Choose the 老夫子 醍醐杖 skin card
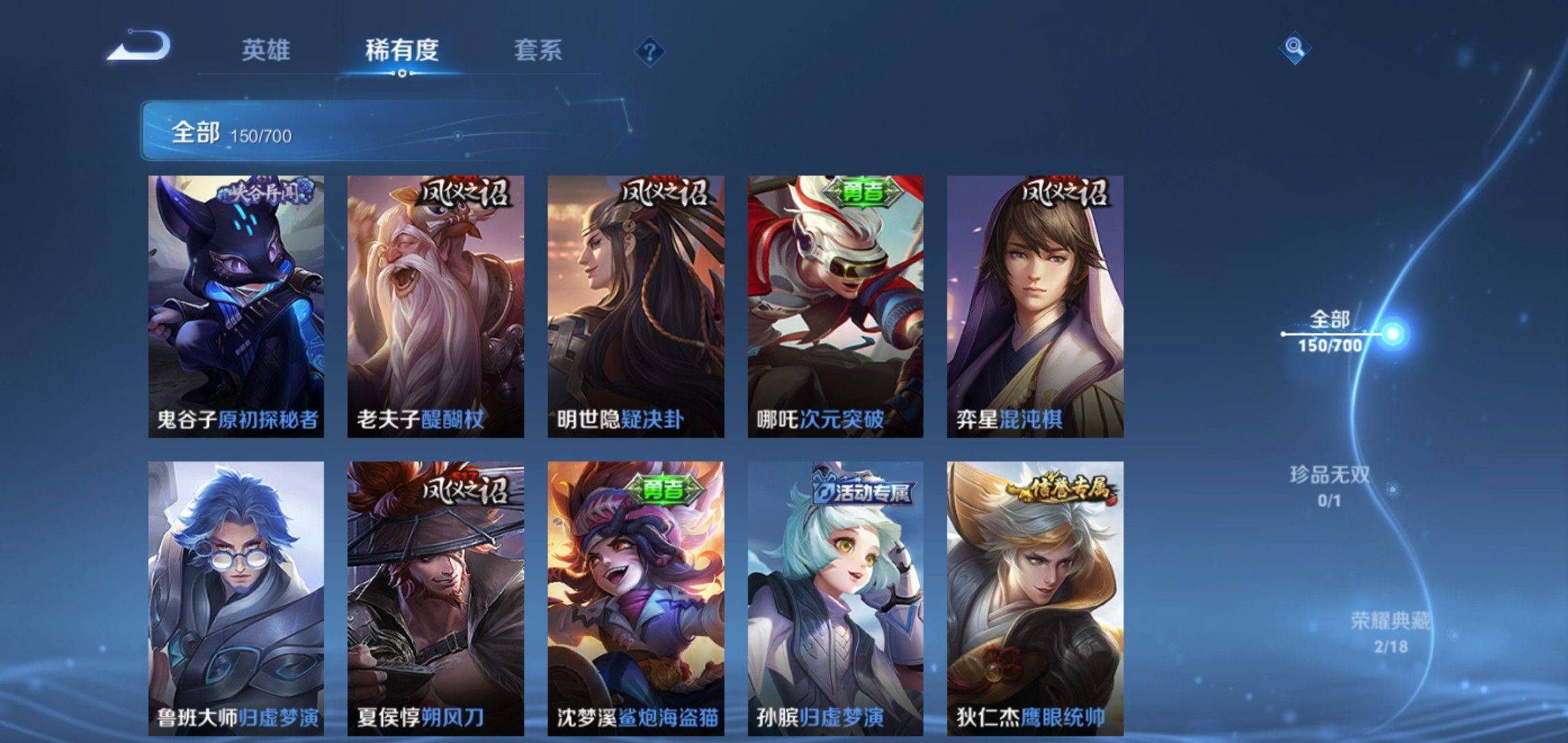This screenshot has width=1568, height=743. [435, 306]
